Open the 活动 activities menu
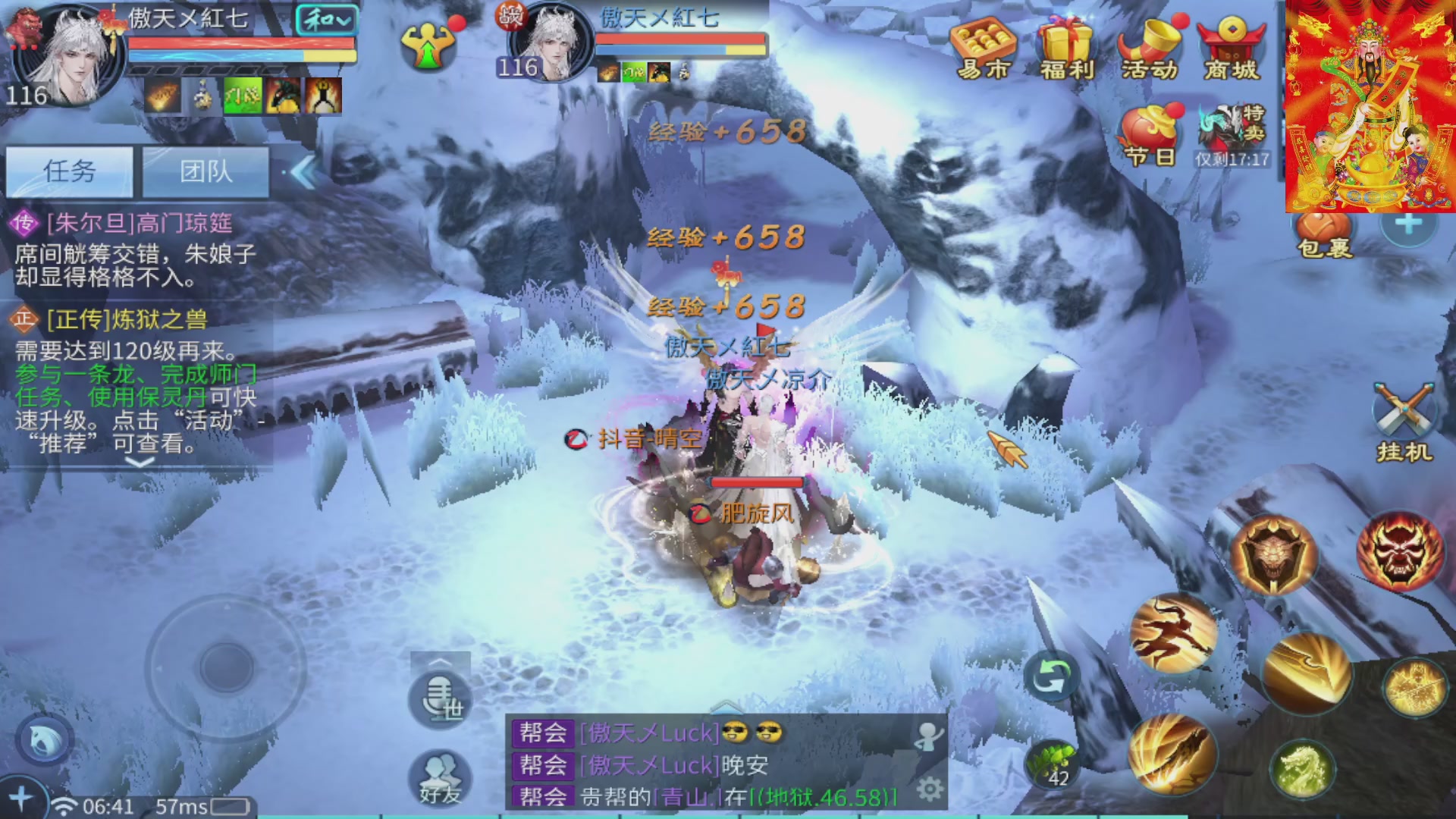This screenshot has height=819, width=1456. click(1150, 49)
